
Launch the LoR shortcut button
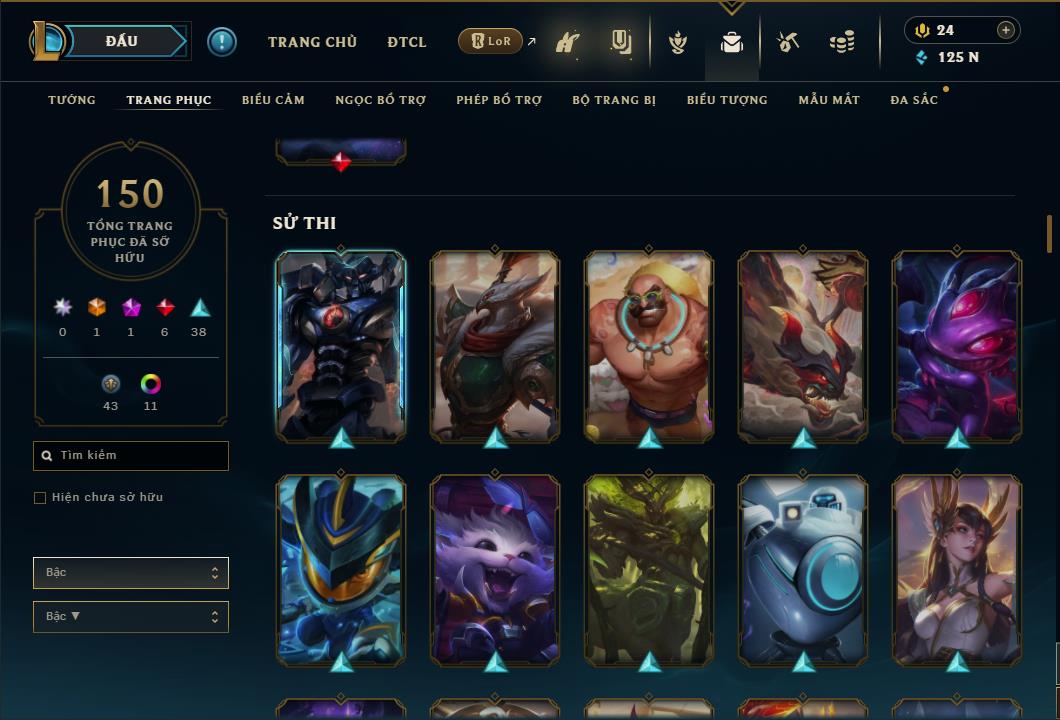coord(490,41)
